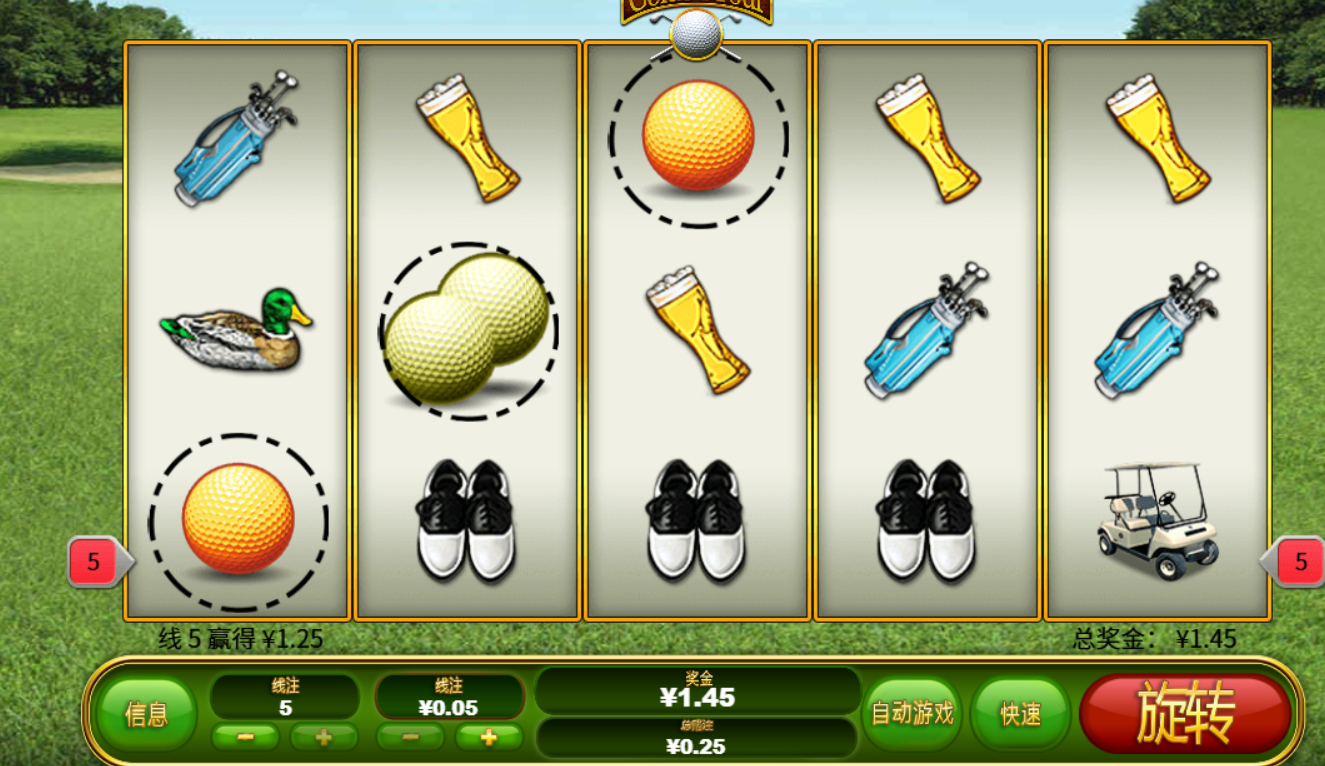Open the 信息 info panel

tap(146, 714)
